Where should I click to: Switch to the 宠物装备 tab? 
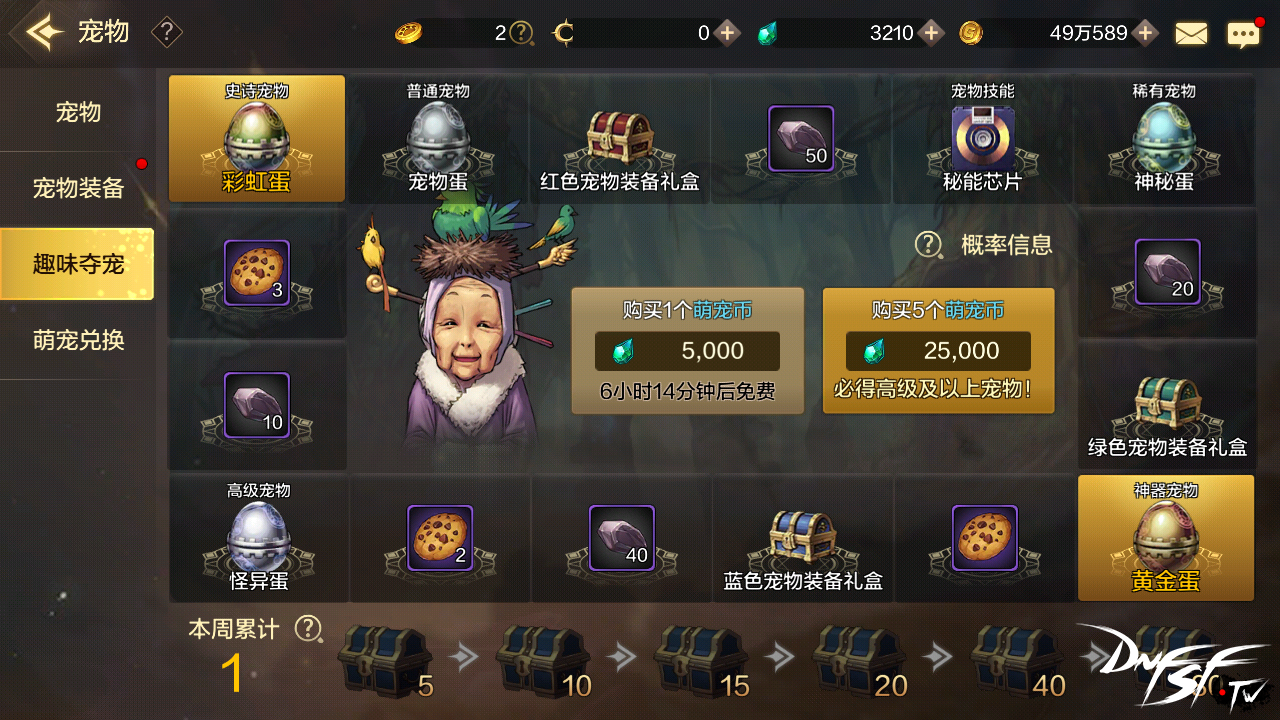pos(78,188)
